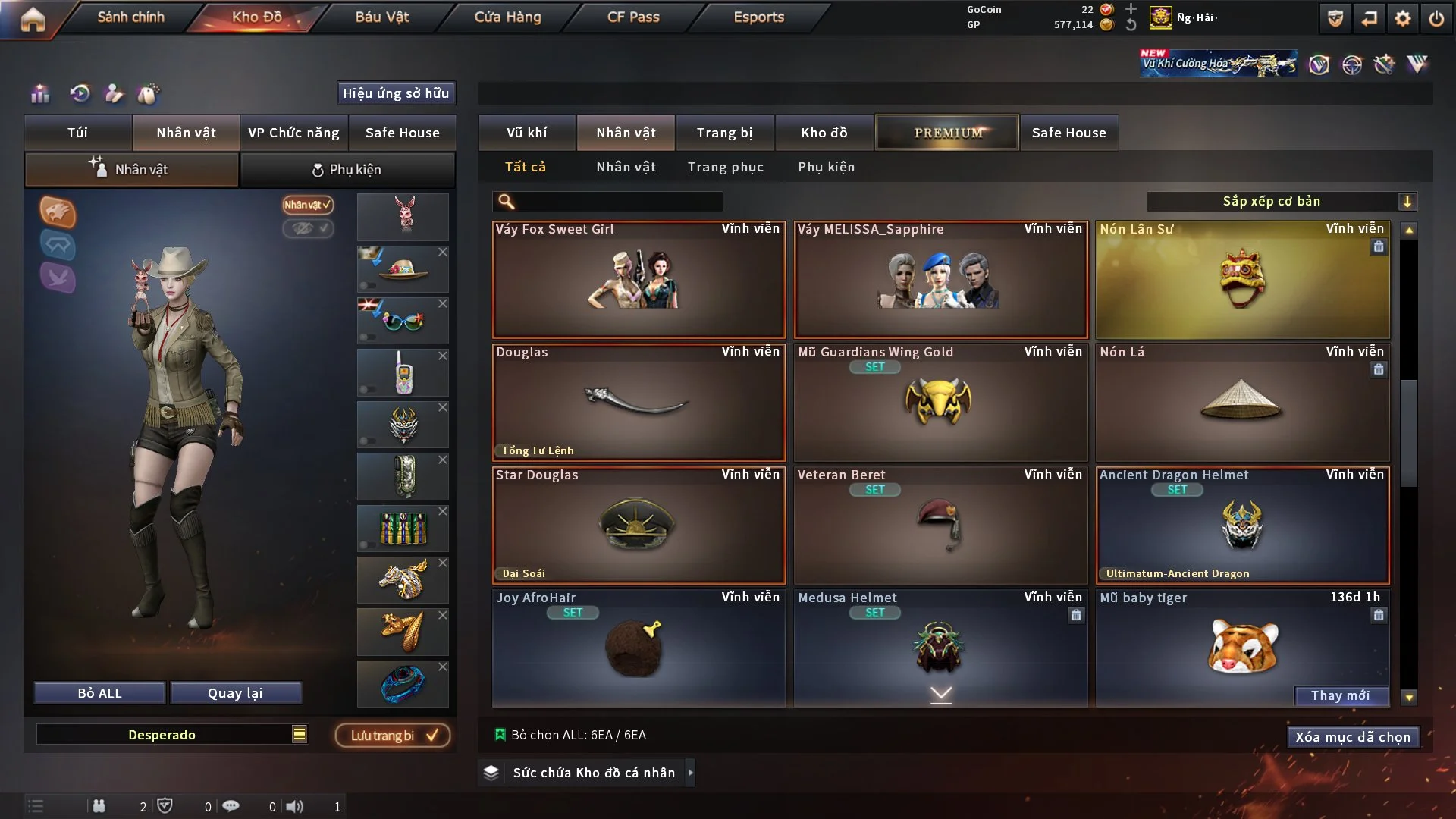Pick the Ancient Dragon Helmet item
1456x819 pixels.
(1242, 525)
